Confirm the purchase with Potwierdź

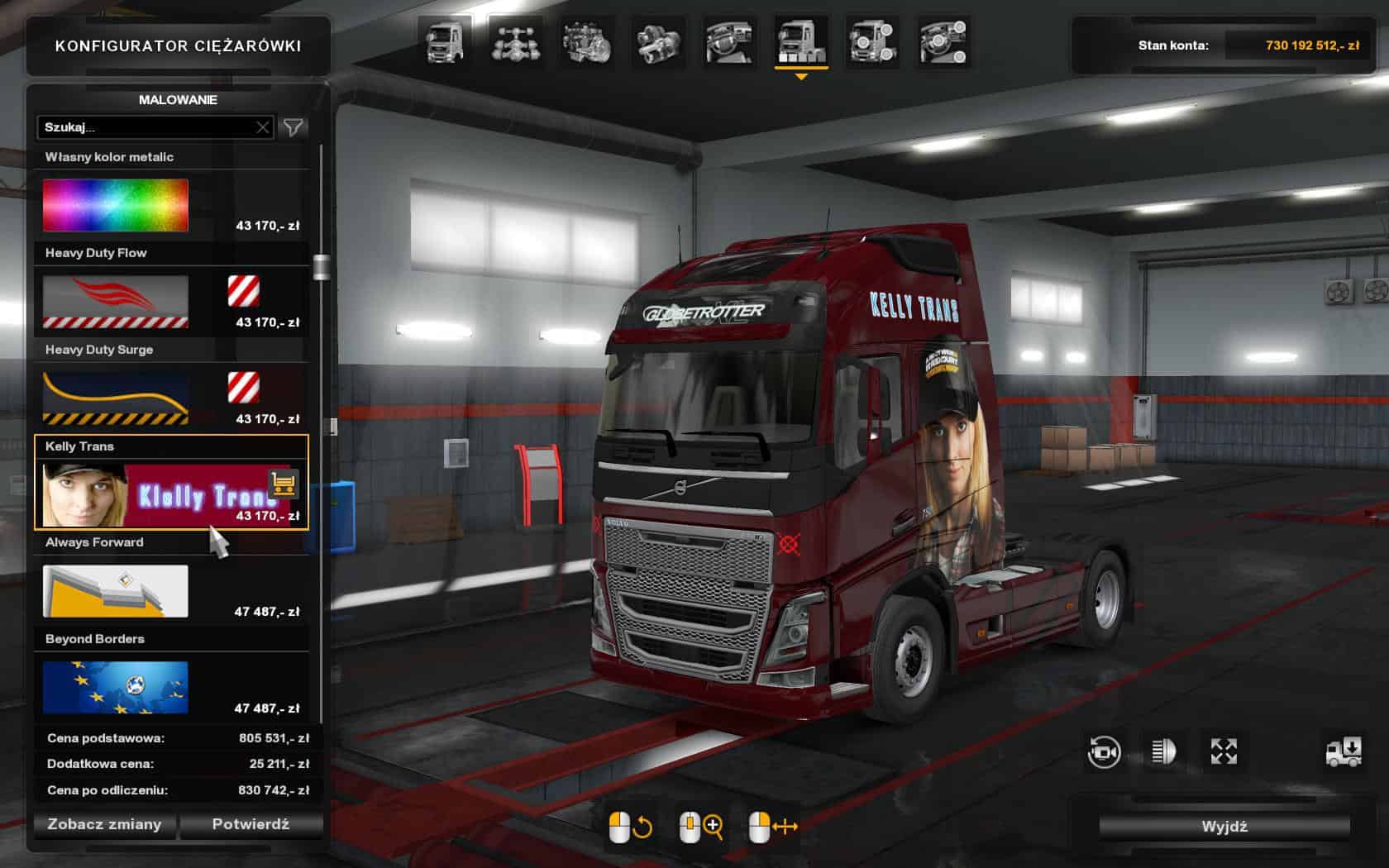(x=251, y=824)
